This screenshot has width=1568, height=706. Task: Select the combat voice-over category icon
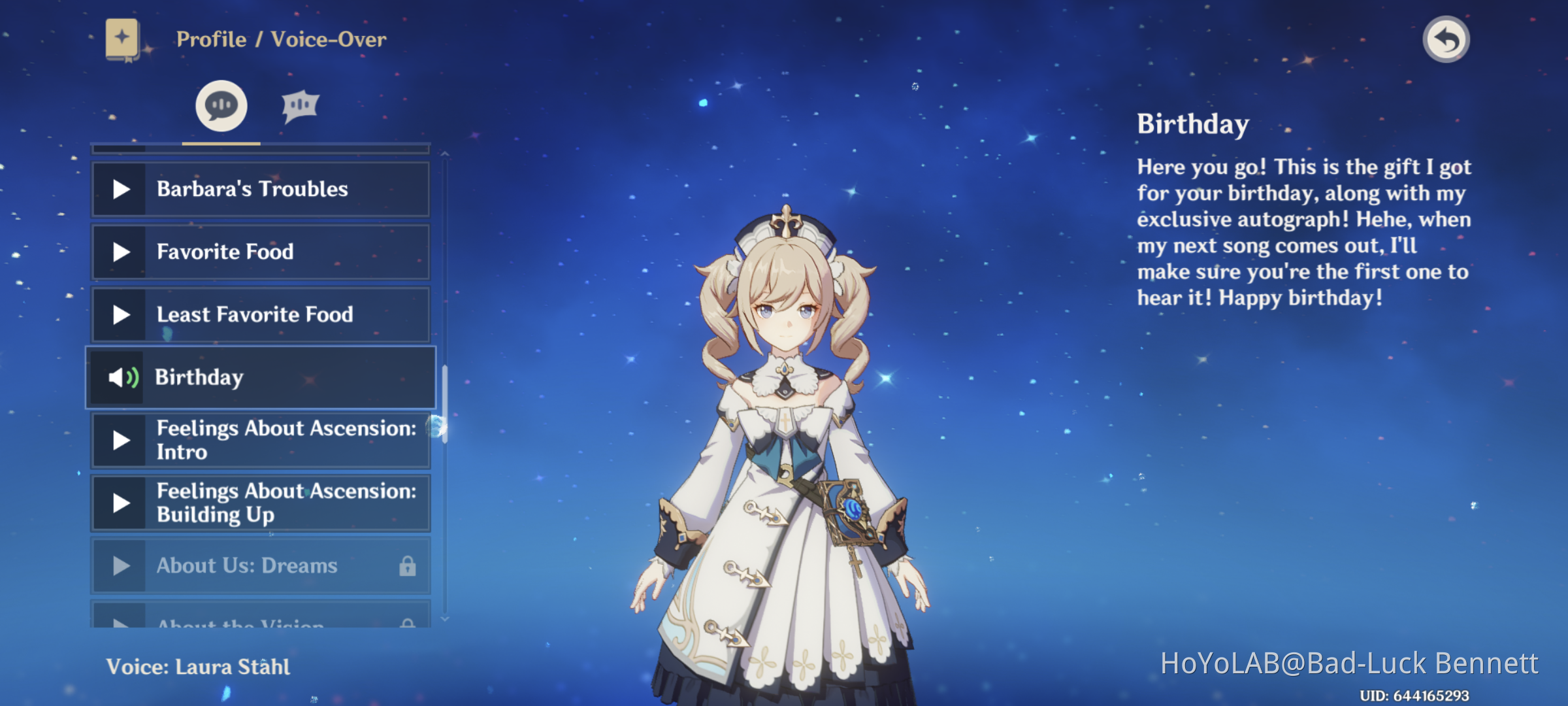301,106
